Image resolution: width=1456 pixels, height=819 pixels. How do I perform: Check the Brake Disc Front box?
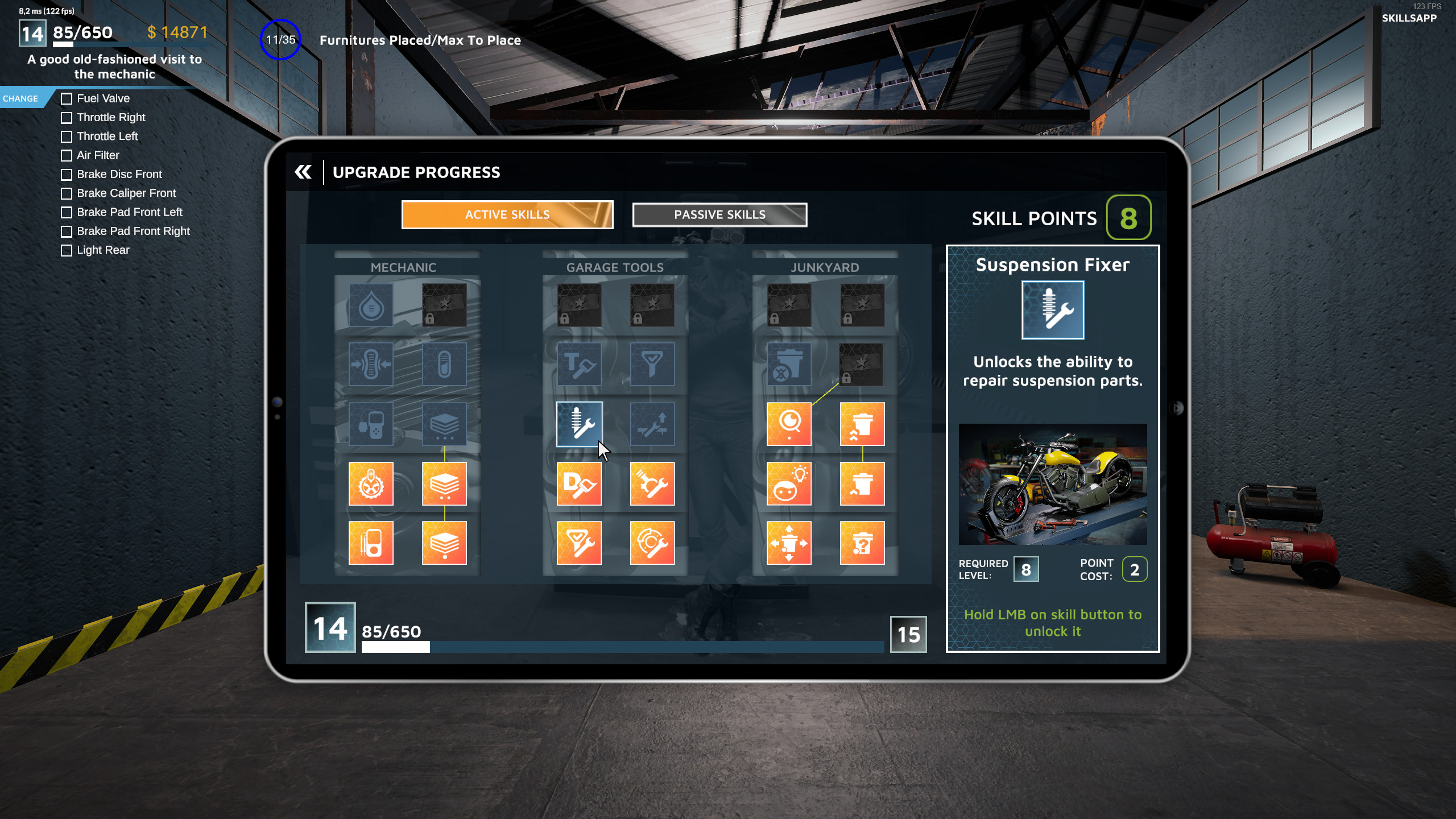pos(67,175)
